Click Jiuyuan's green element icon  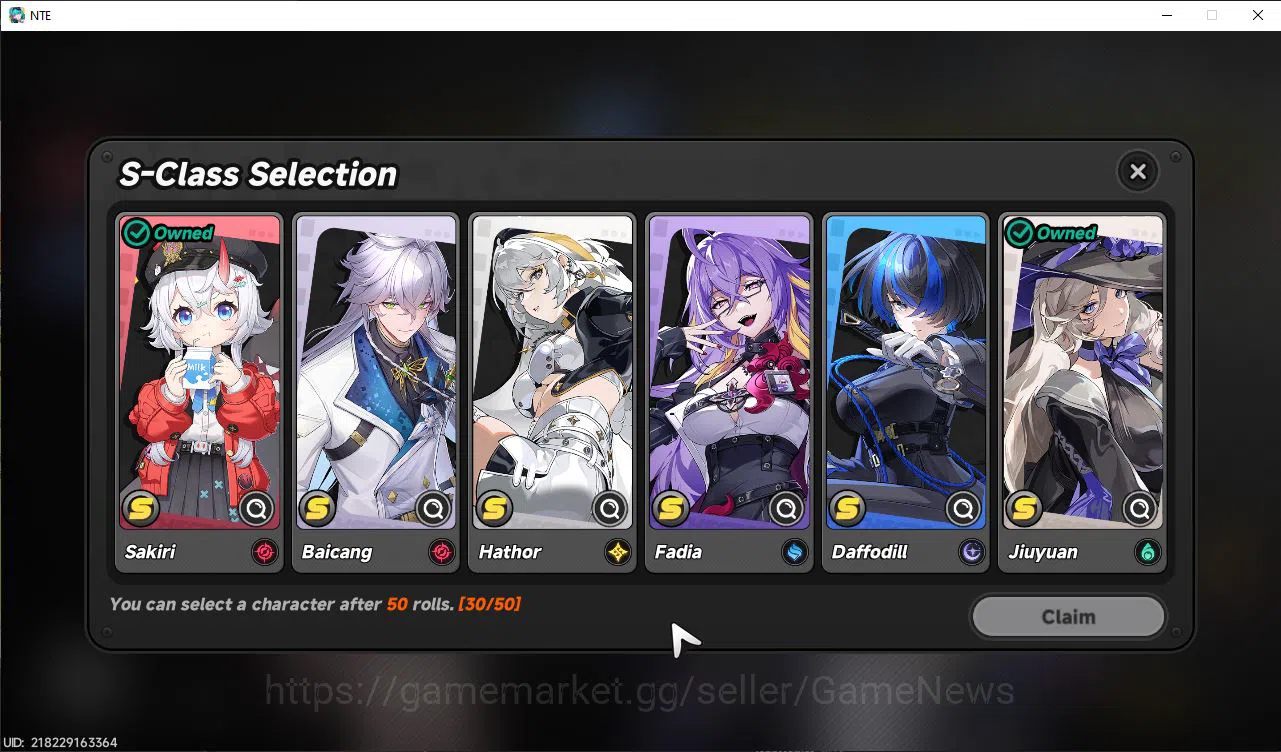coord(1146,552)
